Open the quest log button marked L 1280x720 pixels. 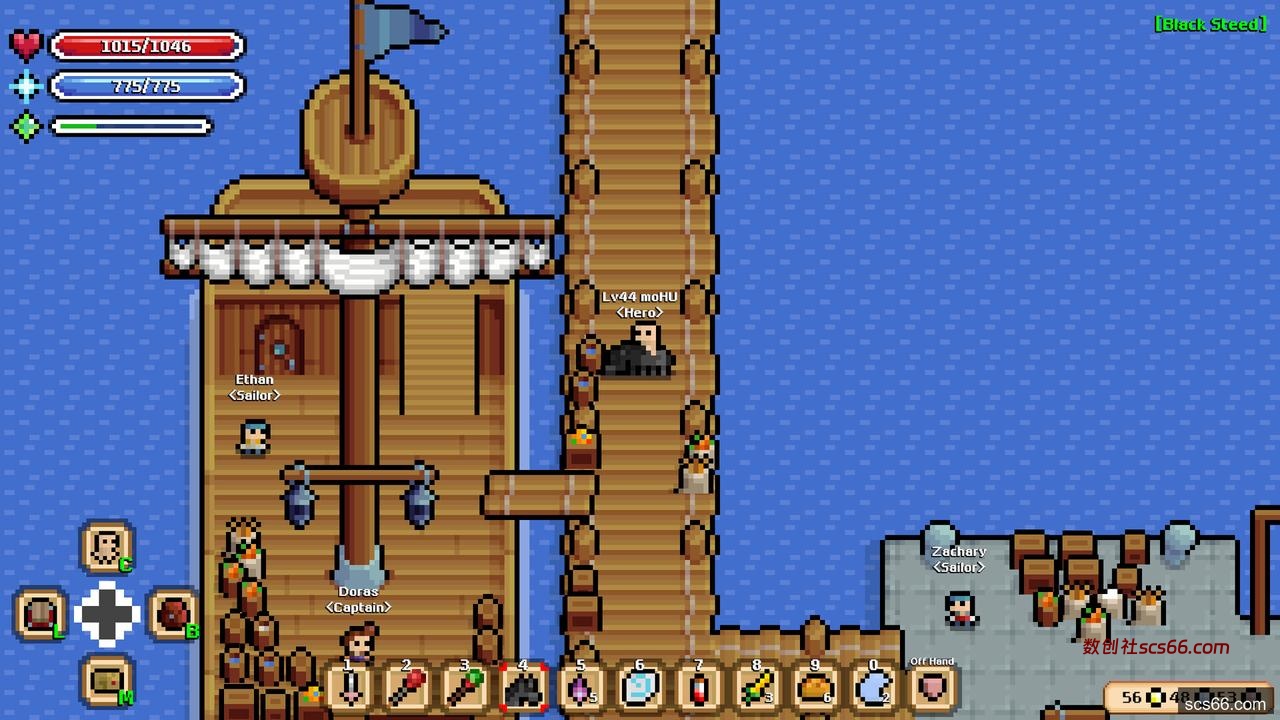click(x=41, y=614)
